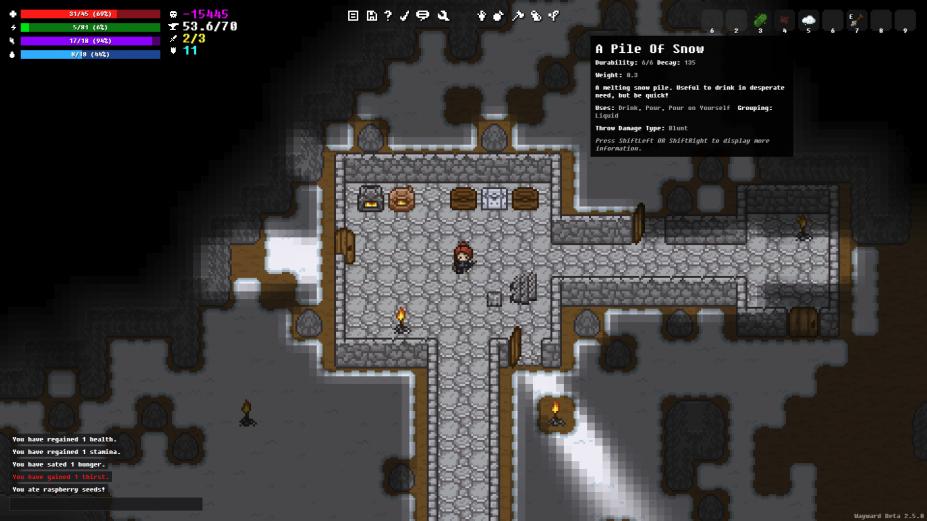Open the sack inventory icon
Image resolution: width=927 pixels, height=521 pixels.
point(499,15)
